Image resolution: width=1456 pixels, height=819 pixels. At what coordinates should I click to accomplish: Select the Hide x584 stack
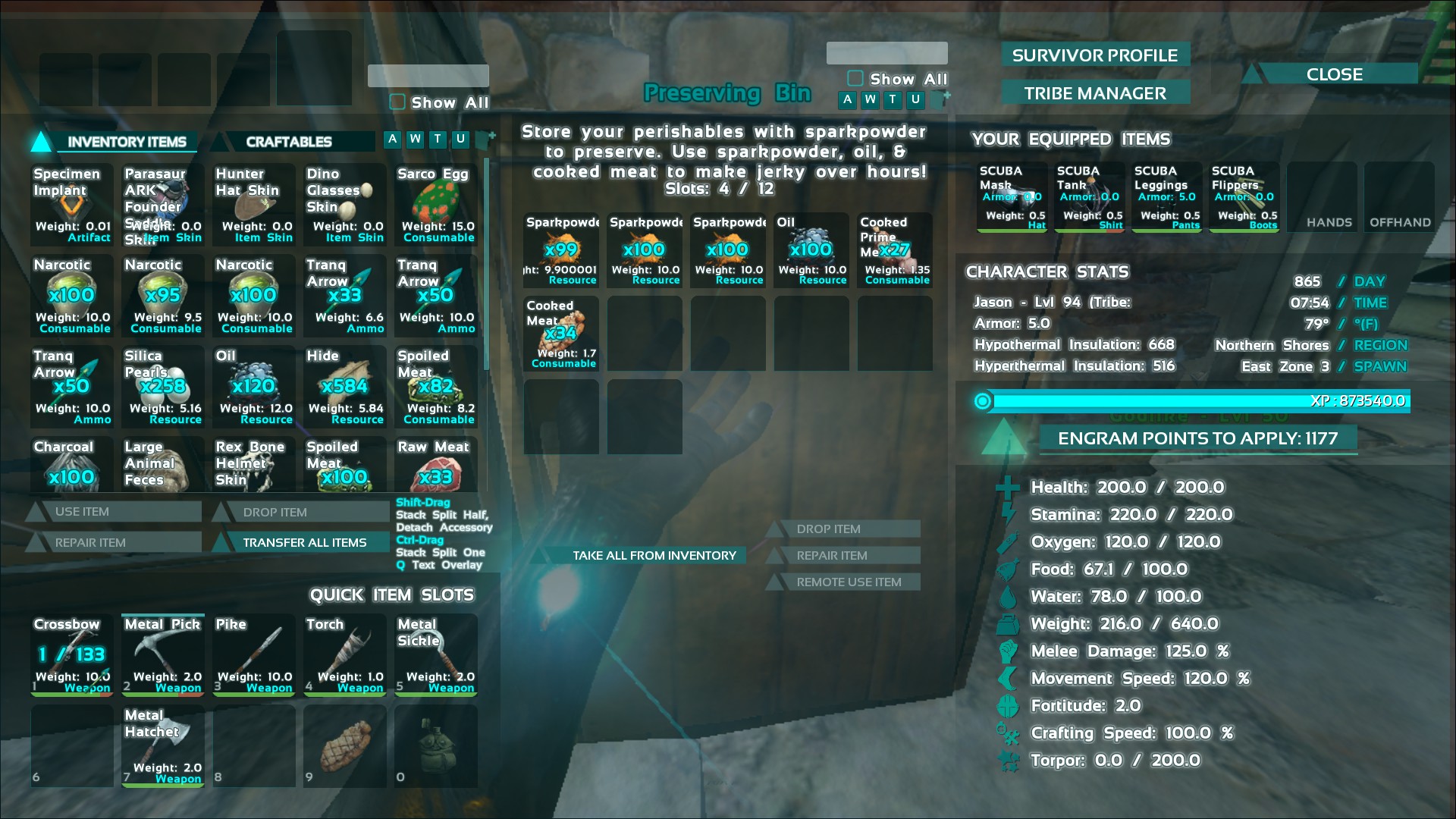coord(345,387)
